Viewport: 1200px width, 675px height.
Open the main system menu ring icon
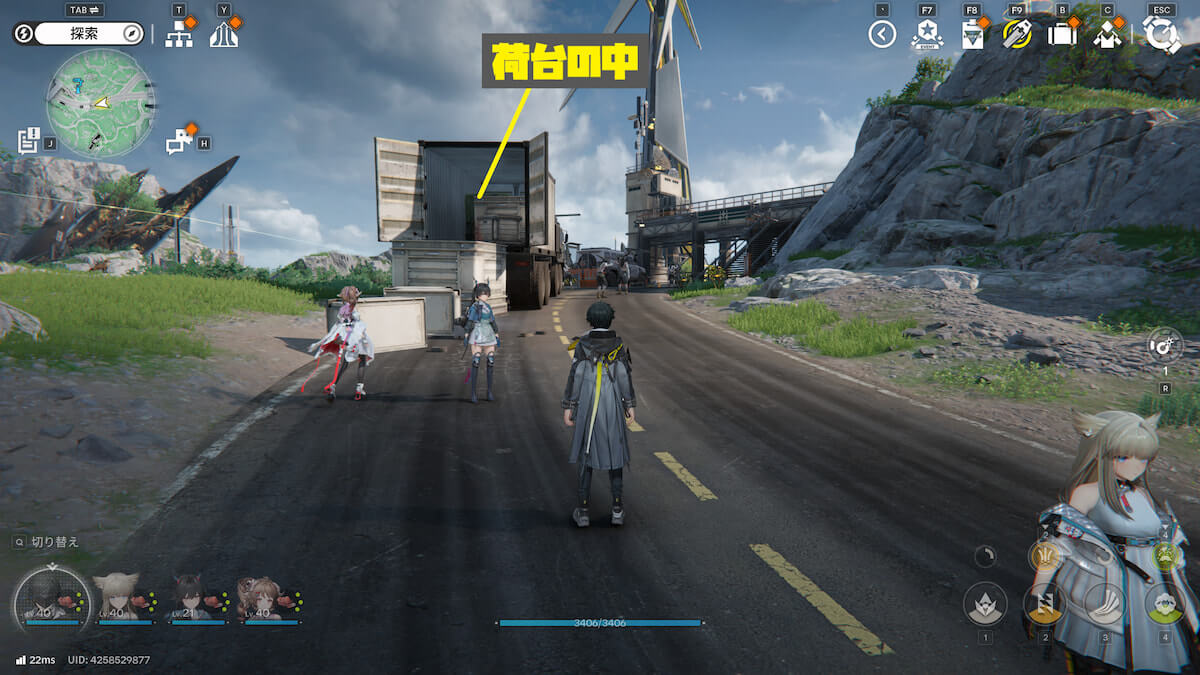1161,34
